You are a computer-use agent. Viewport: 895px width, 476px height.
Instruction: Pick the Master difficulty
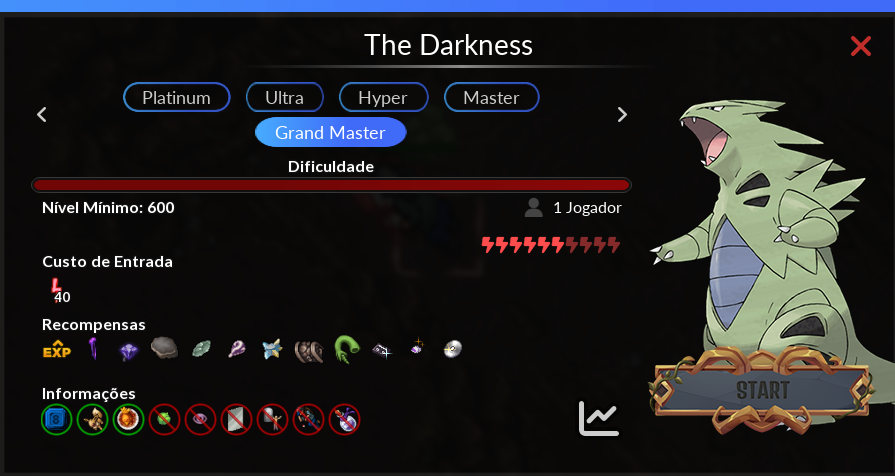(x=491, y=97)
